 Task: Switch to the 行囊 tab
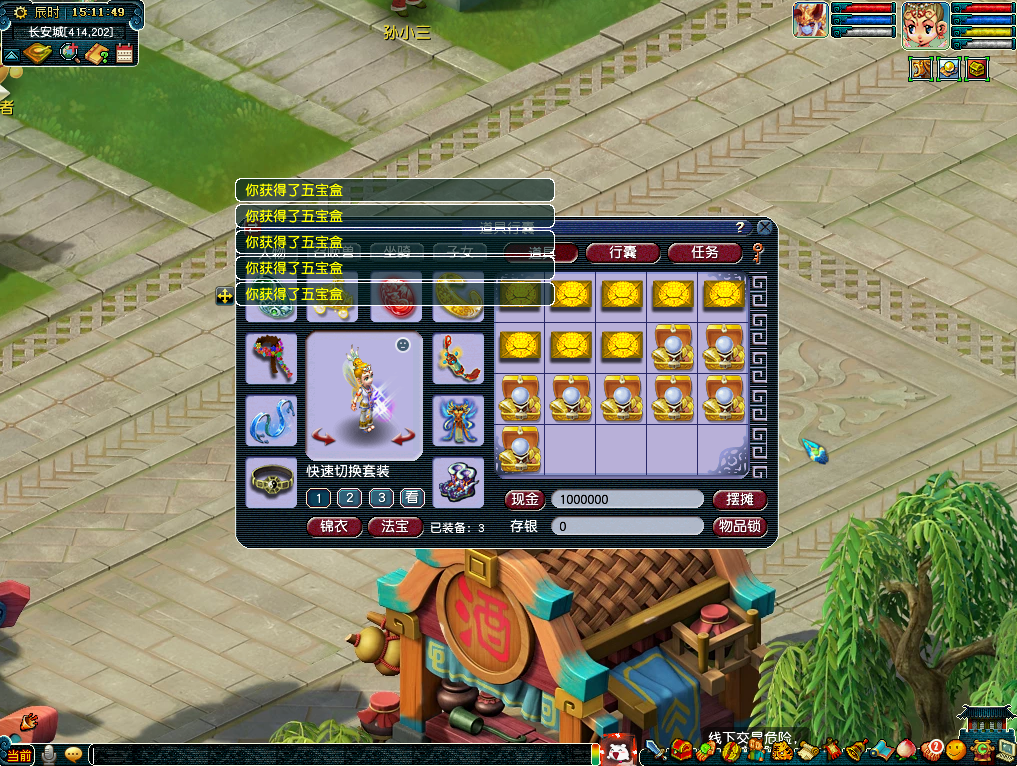pyautogui.click(x=623, y=252)
